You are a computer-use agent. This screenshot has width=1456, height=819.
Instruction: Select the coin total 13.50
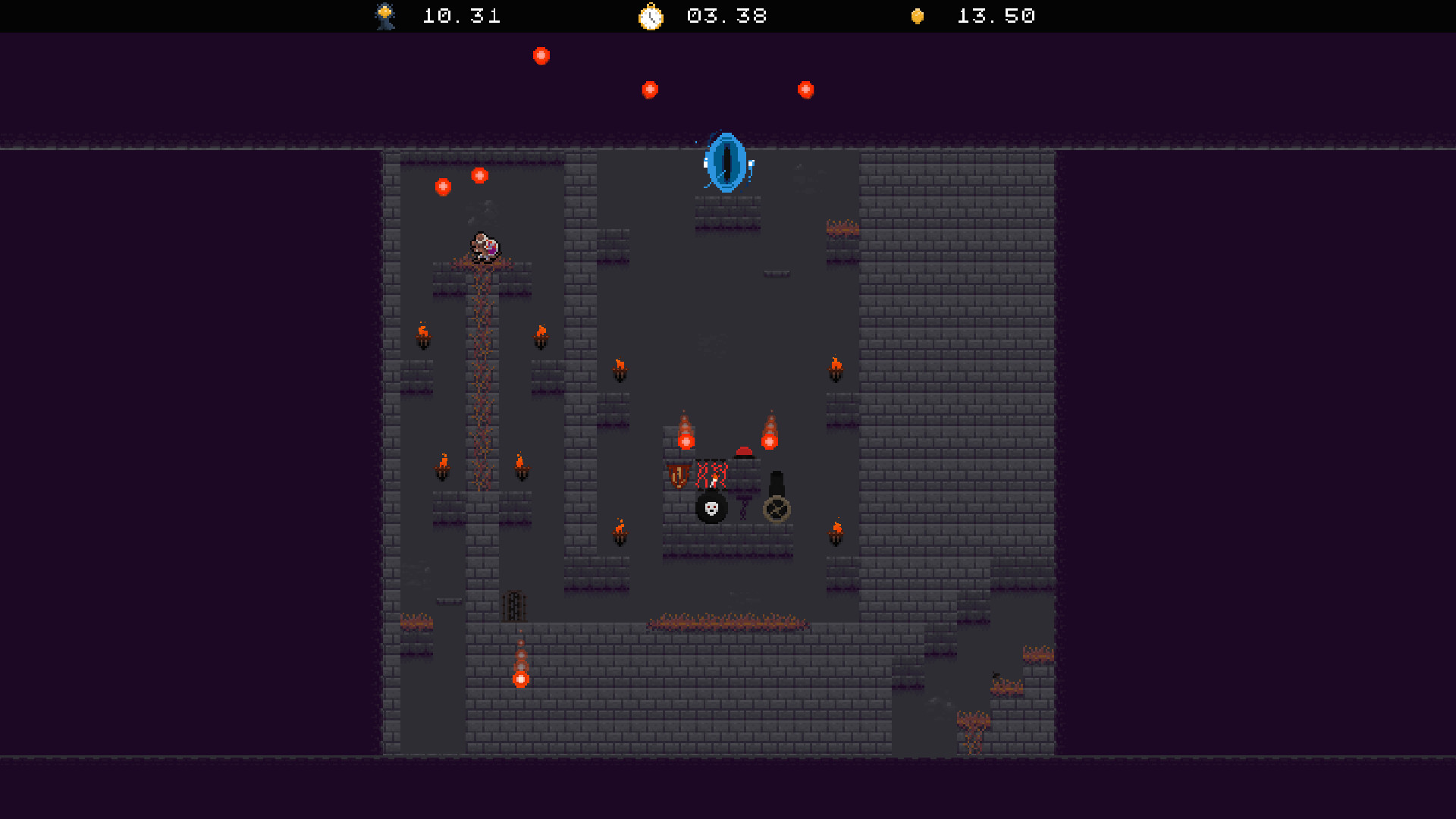pyautogui.click(x=995, y=16)
